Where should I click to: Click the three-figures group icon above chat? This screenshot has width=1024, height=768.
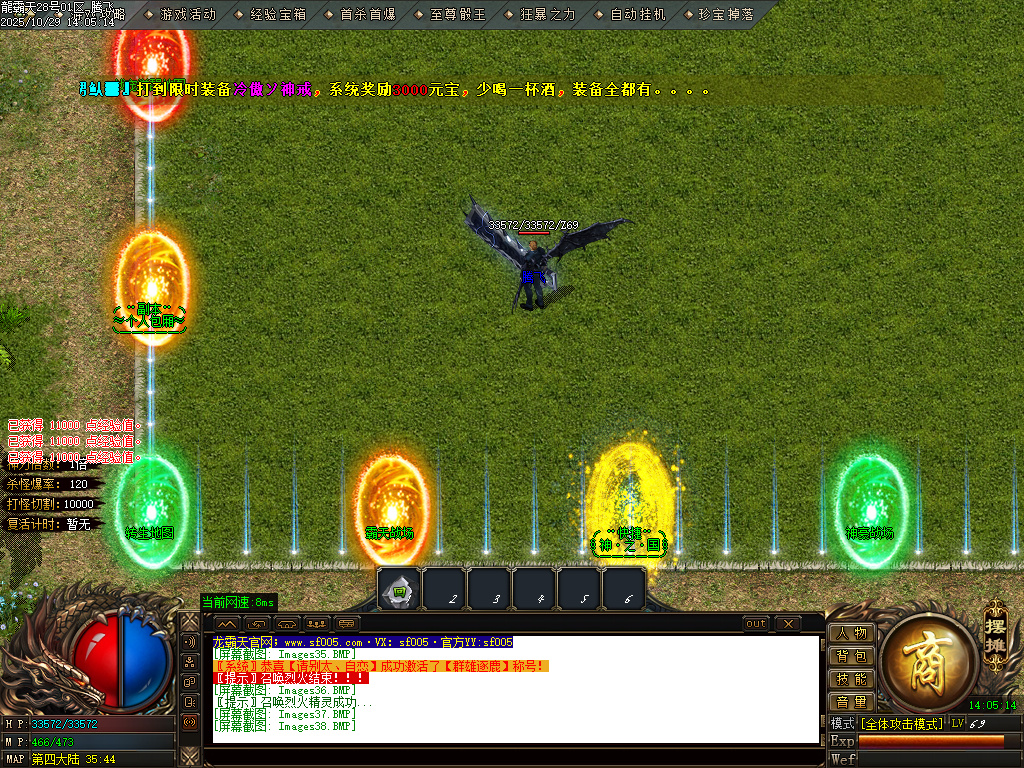[x=317, y=624]
